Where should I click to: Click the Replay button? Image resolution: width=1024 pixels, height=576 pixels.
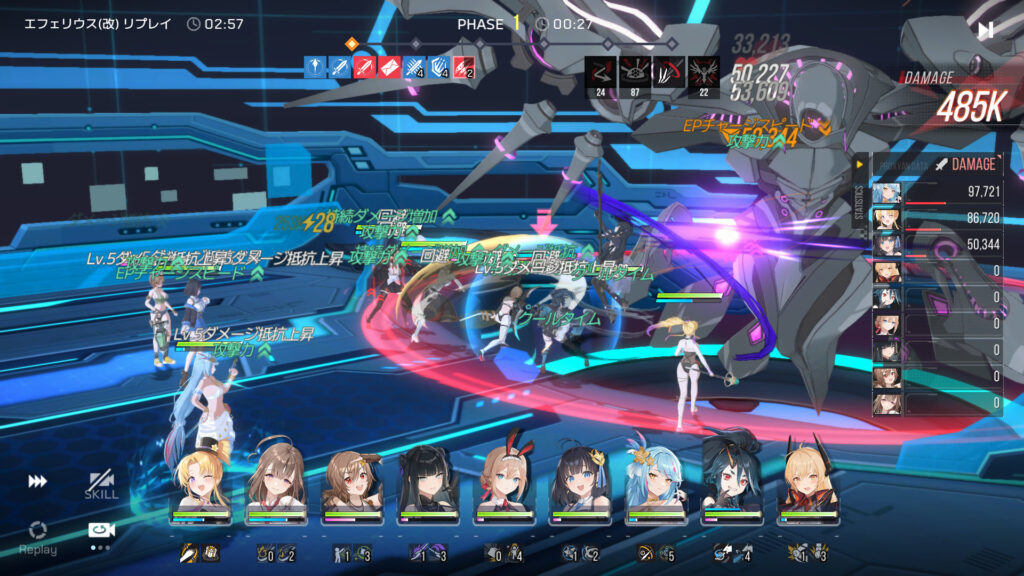37,536
